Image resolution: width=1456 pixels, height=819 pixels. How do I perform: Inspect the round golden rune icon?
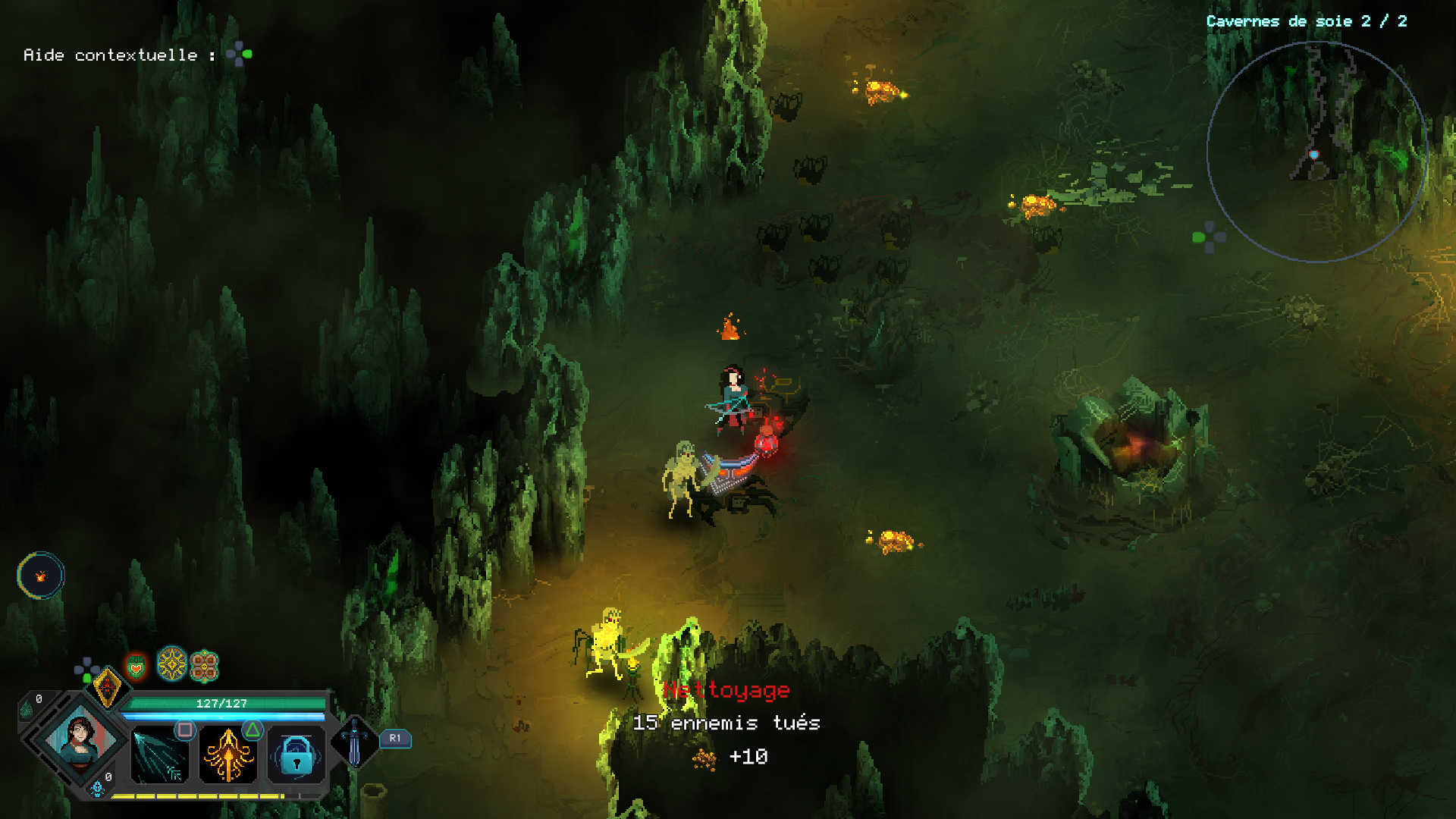pyautogui.click(x=172, y=664)
